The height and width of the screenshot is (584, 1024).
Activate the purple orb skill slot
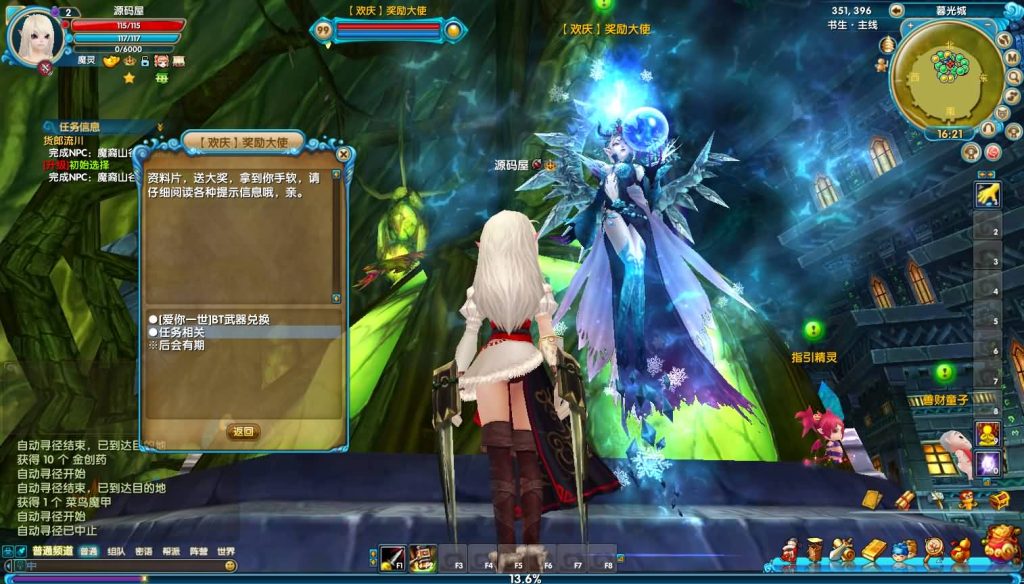[988, 463]
